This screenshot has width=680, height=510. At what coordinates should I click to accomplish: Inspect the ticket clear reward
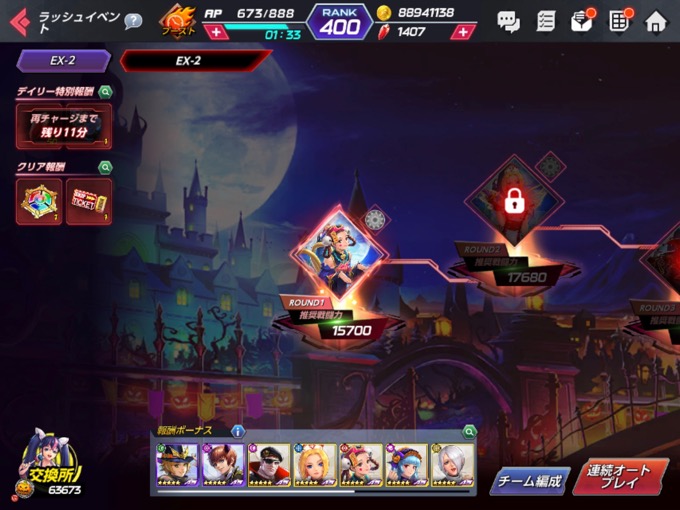88,201
